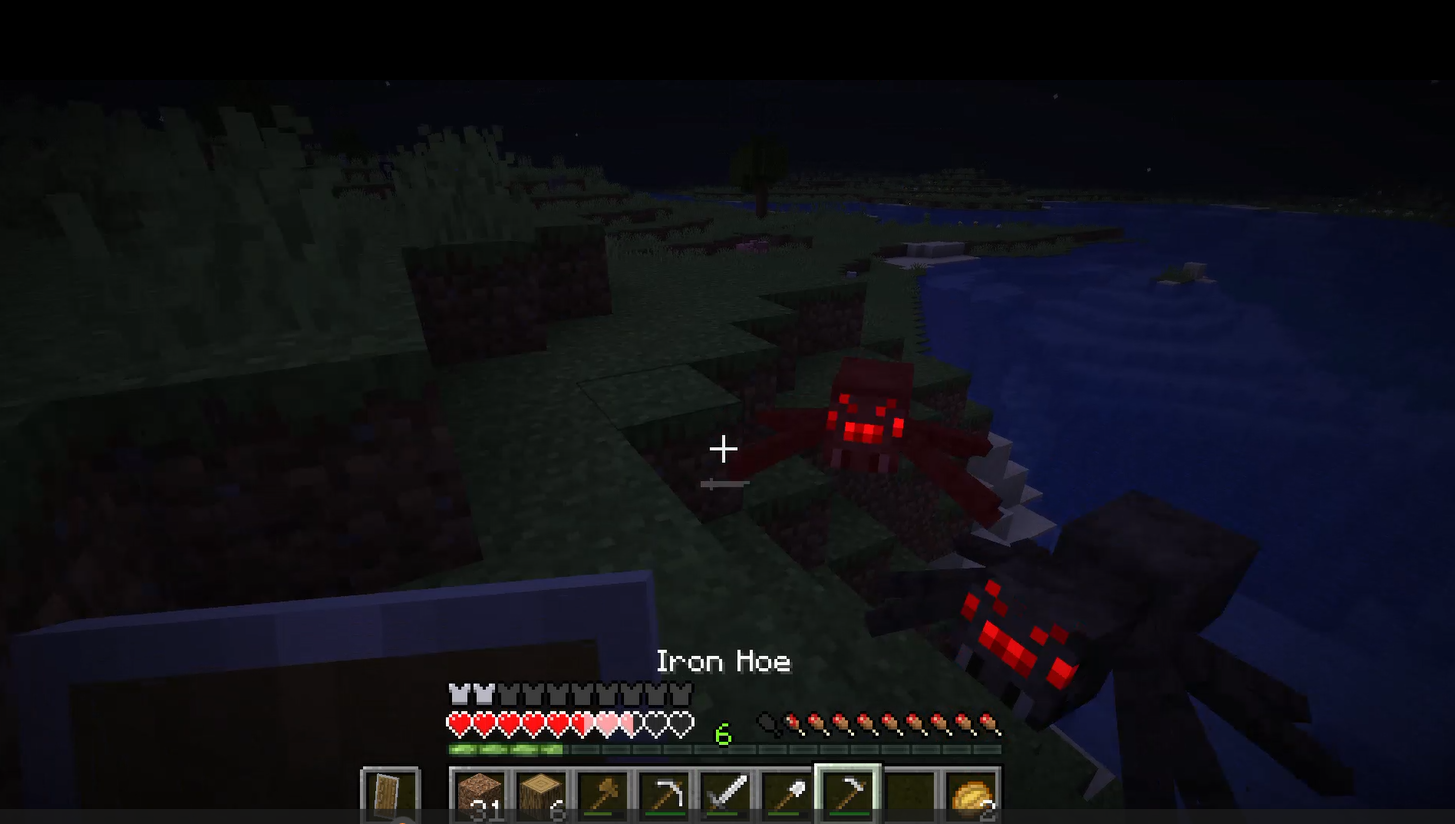Click the iron pickaxe hotbar icon
The width and height of the screenshot is (1455, 824).
[664, 795]
